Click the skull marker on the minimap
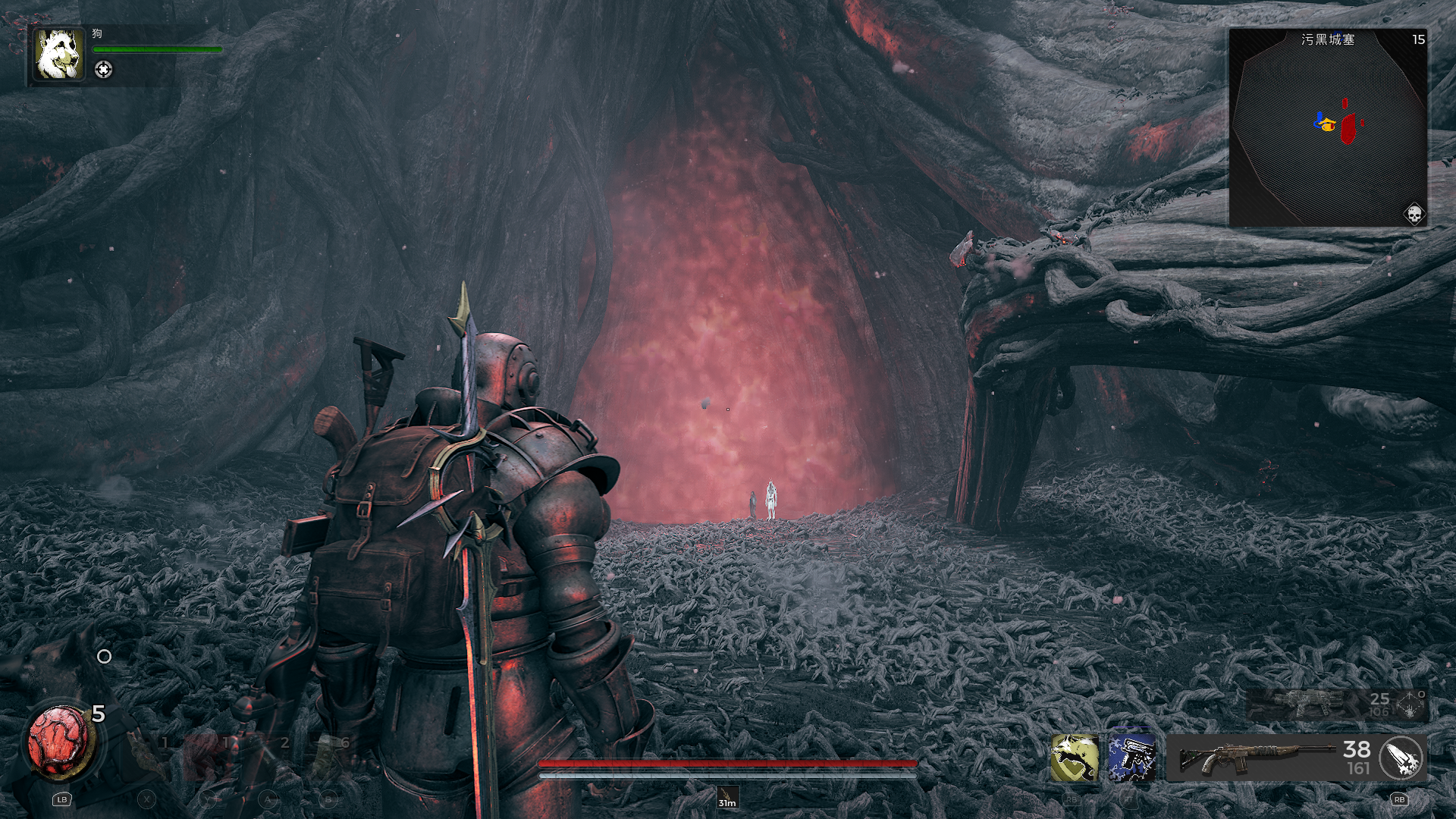Image resolution: width=1456 pixels, height=819 pixels. [x=1414, y=214]
